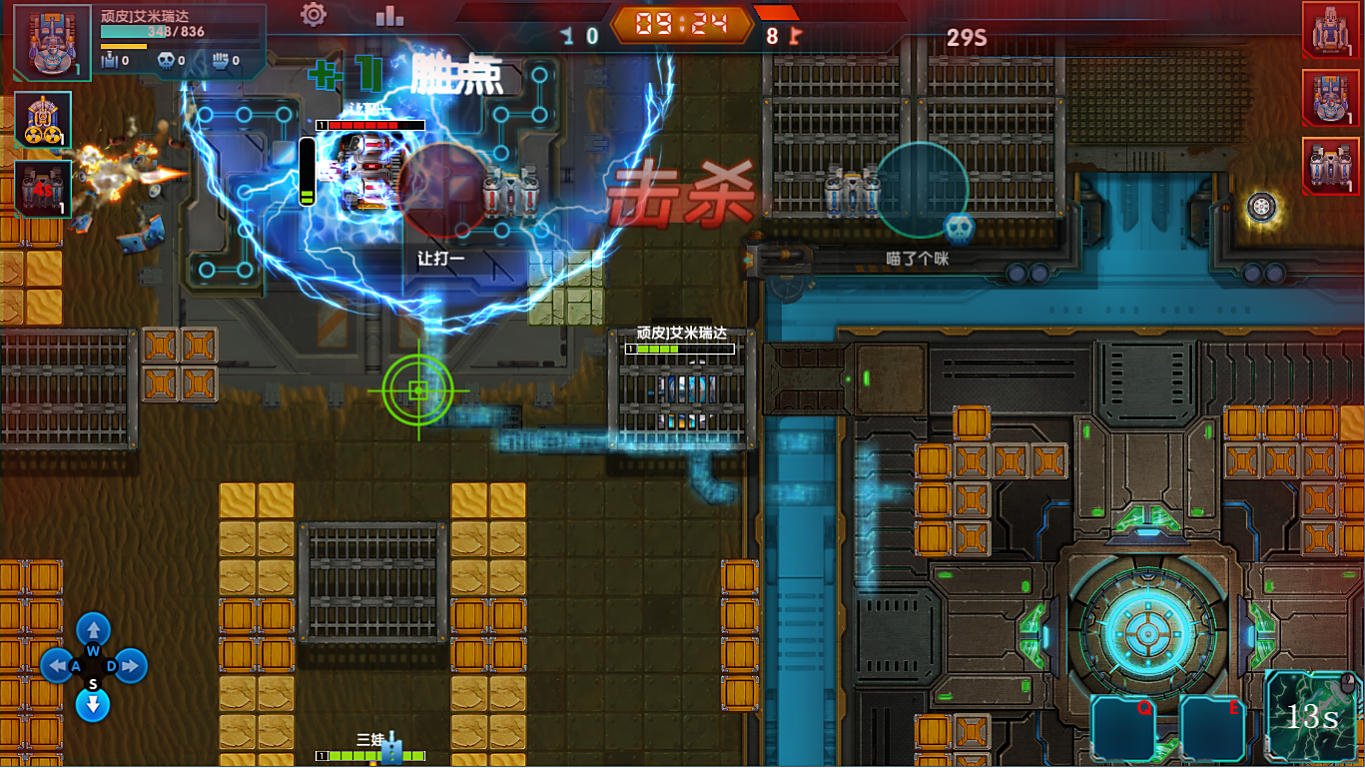Screen dimensions: 1365x768
Task: Activate the empty Q skill slot
Action: click(x=1123, y=728)
